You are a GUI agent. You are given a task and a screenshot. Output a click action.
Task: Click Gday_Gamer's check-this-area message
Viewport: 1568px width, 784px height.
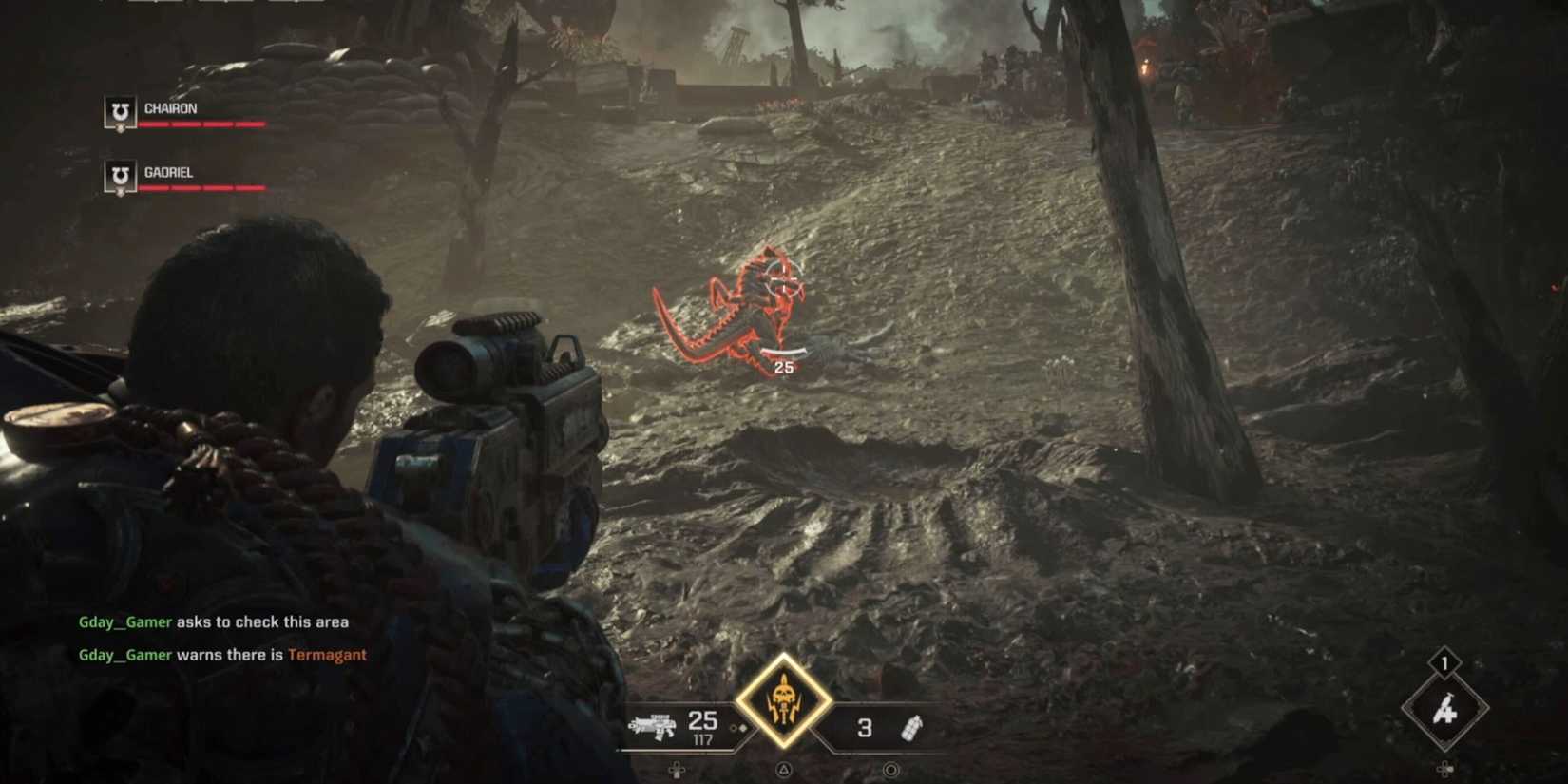click(214, 621)
